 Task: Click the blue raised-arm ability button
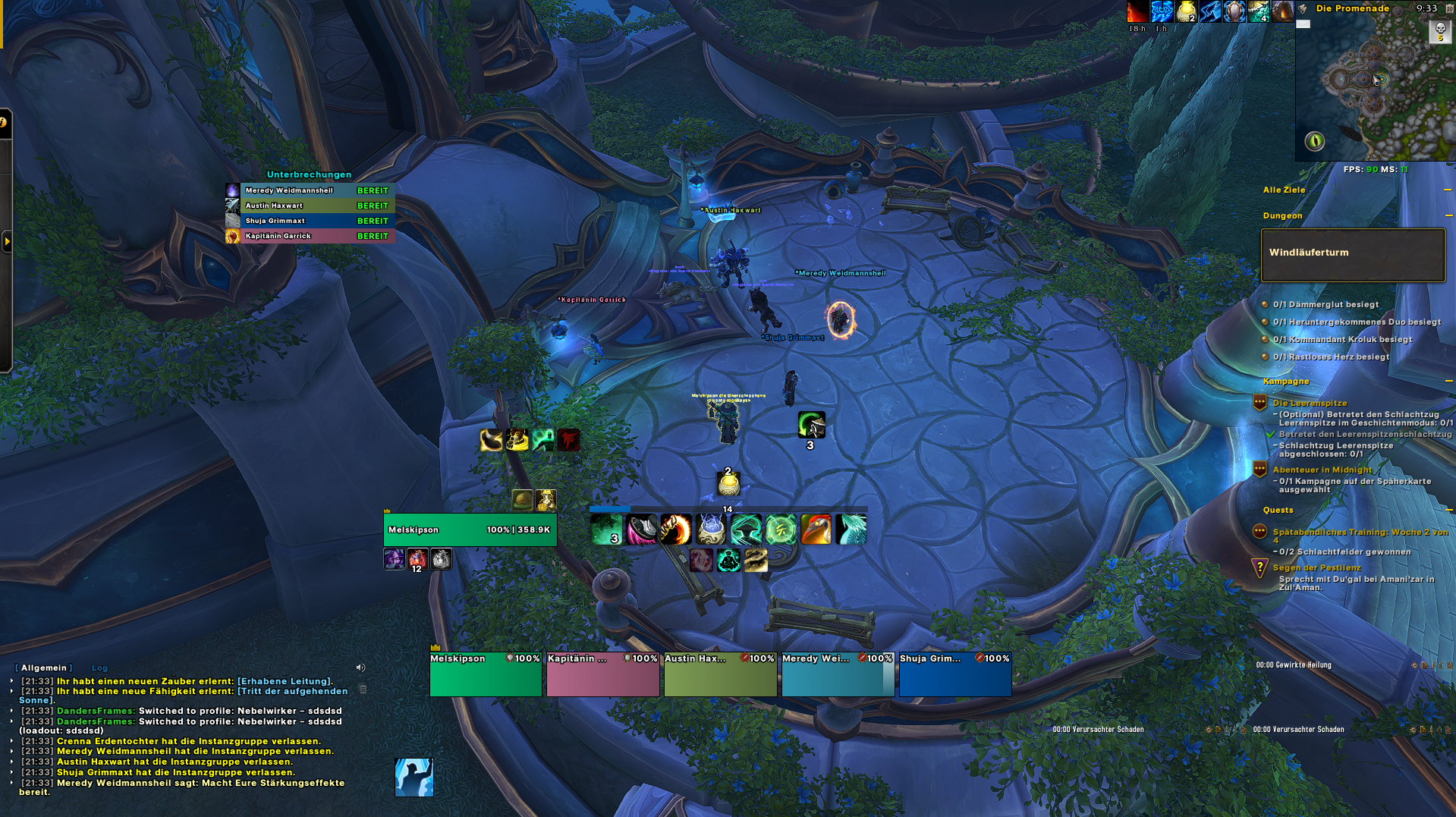click(x=414, y=778)
